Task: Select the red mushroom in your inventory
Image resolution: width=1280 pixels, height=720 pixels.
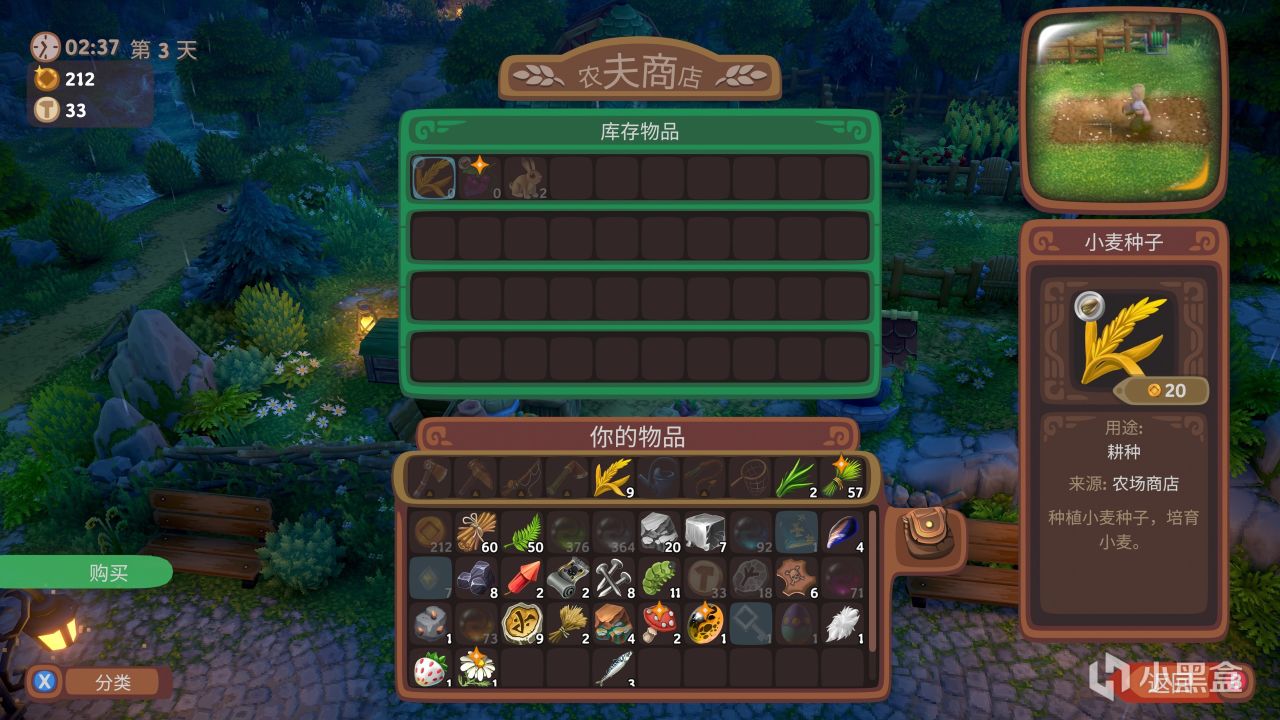Action: [659, 622]
